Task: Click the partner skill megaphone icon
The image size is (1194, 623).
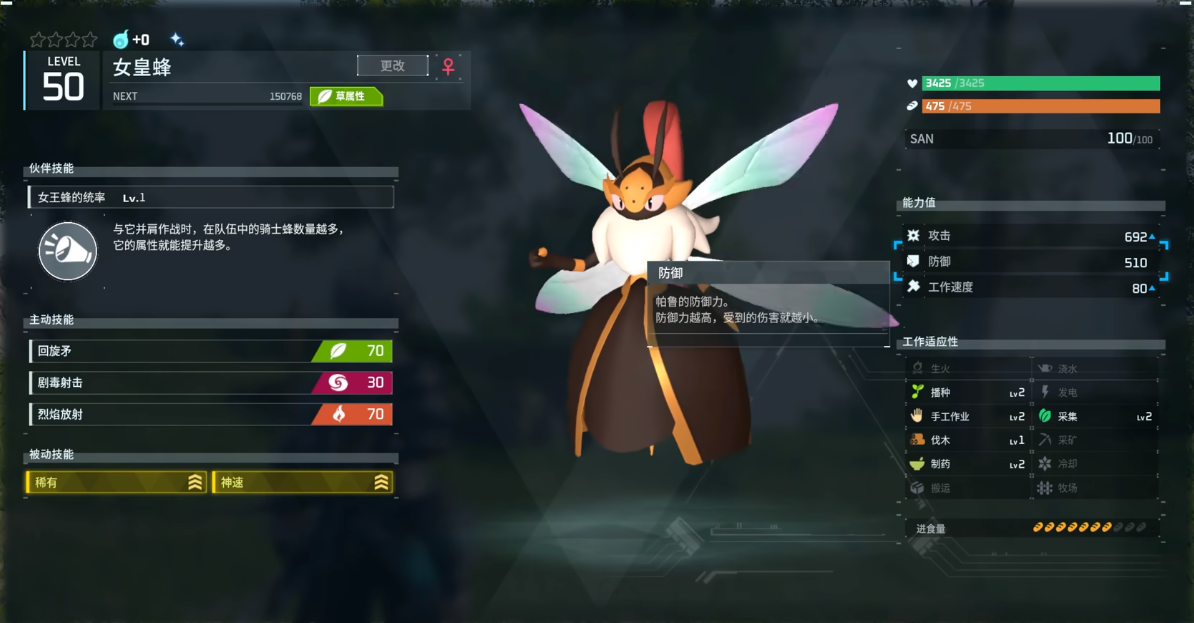Action: [67, 250]
